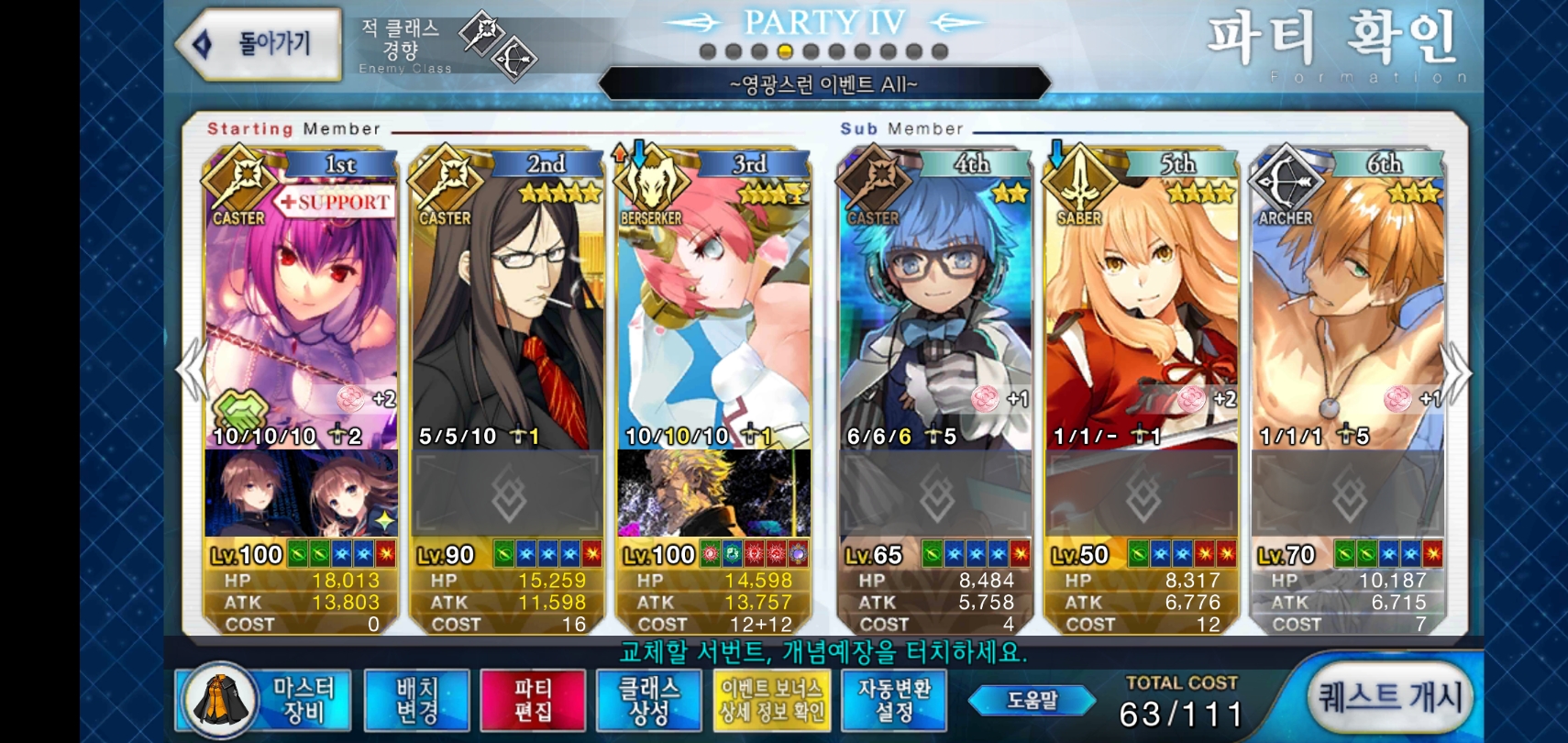This screenshot has width=1568, height=743.
Task: Open the 파티 편집 party edit button
Action: click(532, 701)
